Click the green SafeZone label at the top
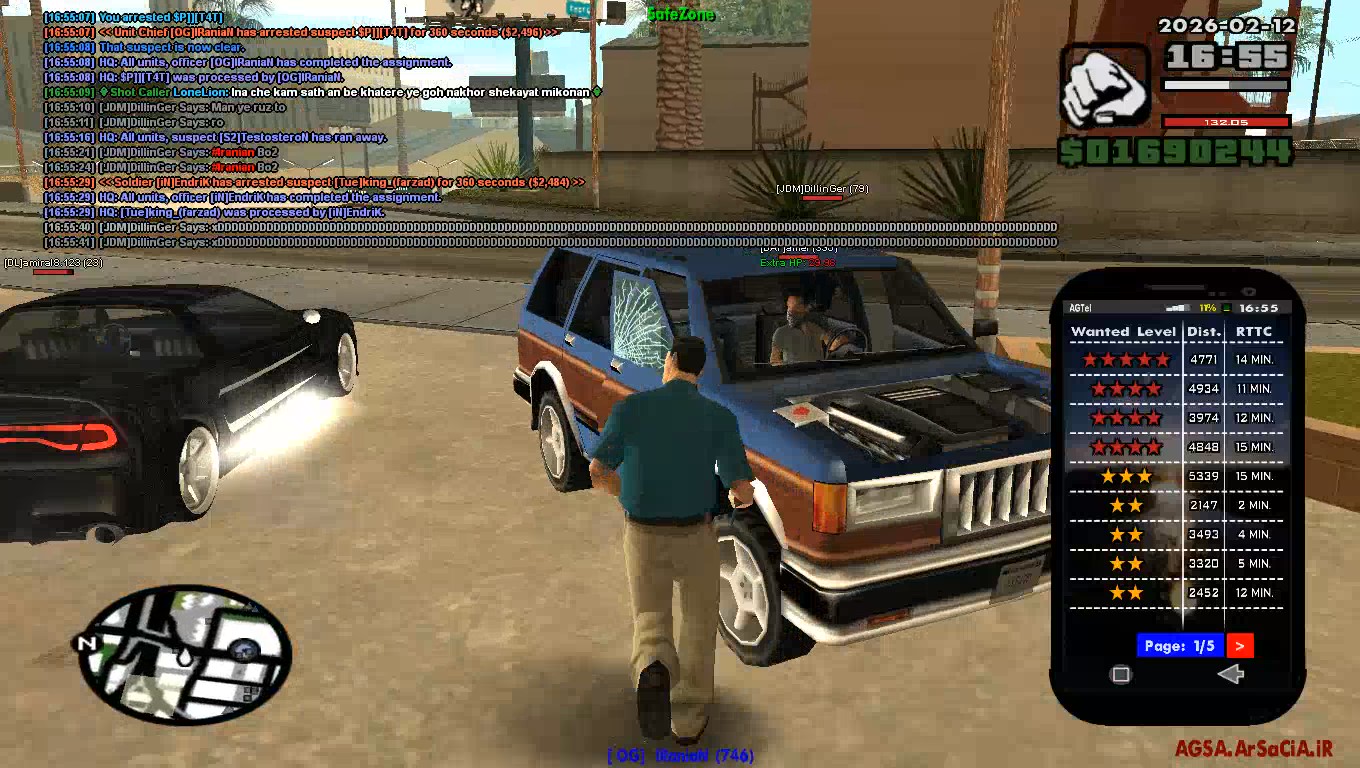Image resolution: width=1360 pixels, height=768 pixels. pyautogui.click(x=684, y=14)
